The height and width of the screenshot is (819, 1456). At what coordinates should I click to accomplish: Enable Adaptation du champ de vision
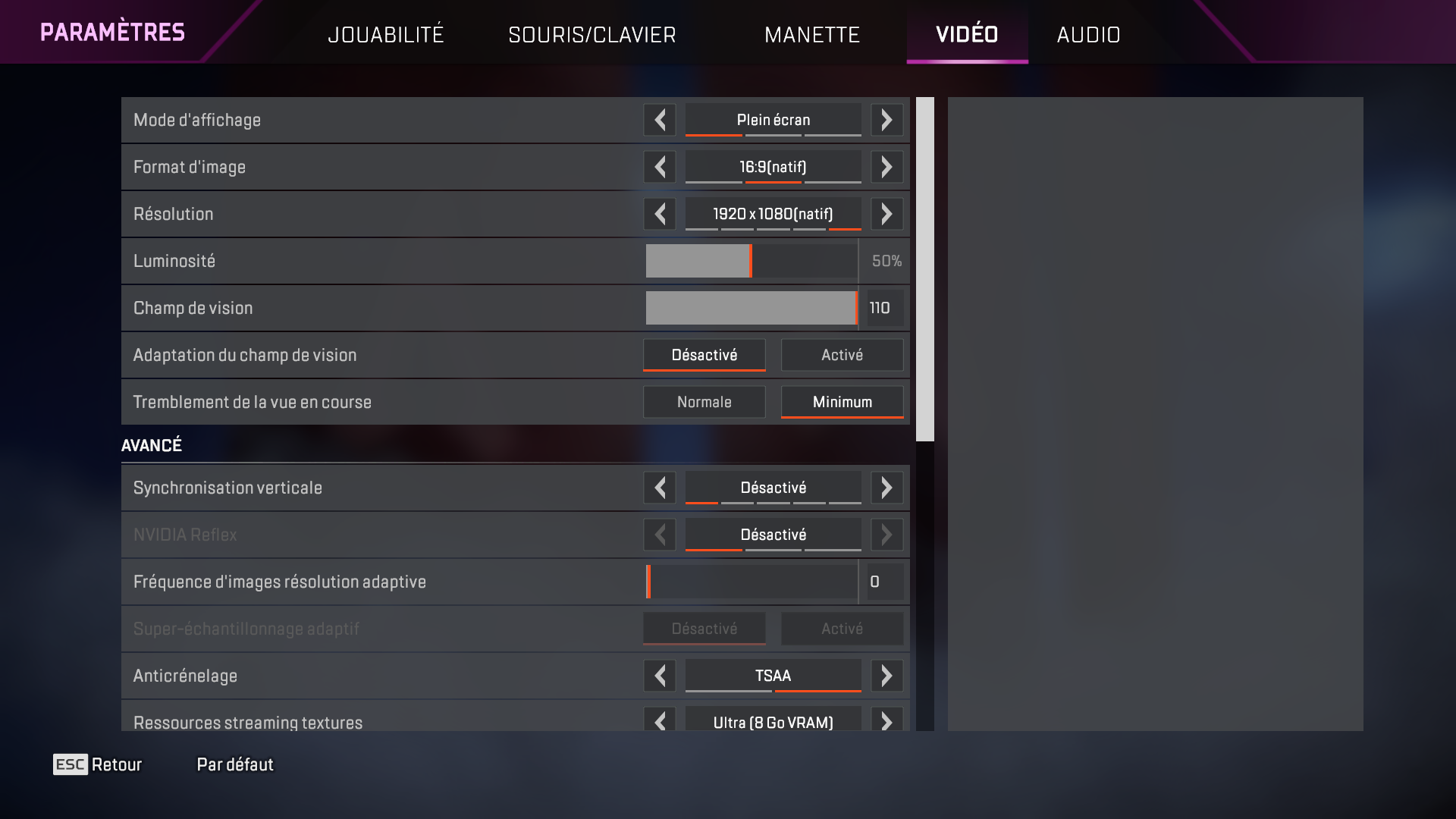[842, 354]
